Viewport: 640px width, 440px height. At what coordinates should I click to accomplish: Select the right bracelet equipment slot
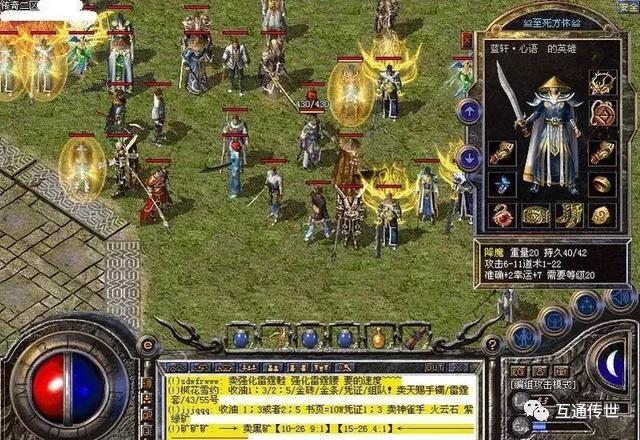[x=601, y=153]
